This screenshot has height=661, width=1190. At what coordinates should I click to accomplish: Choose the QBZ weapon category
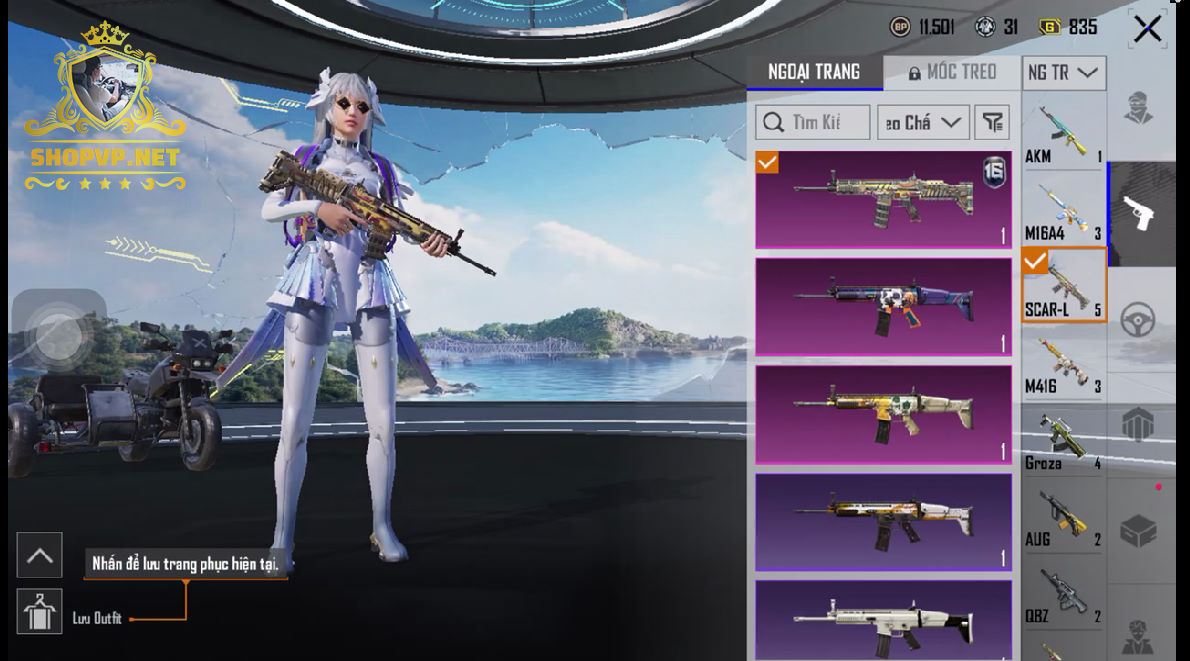pos(1063,593)
